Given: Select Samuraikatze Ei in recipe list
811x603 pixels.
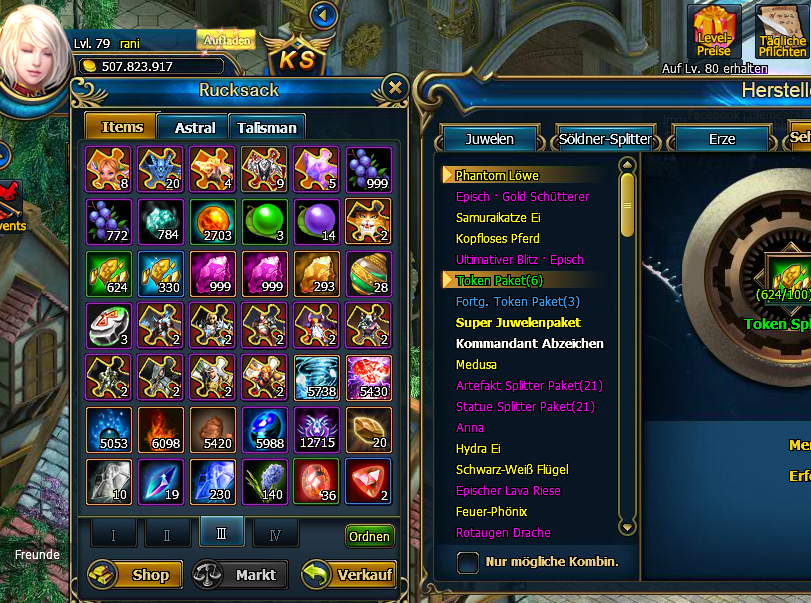Looking at the screenshot, I should [x=497, y=218].
